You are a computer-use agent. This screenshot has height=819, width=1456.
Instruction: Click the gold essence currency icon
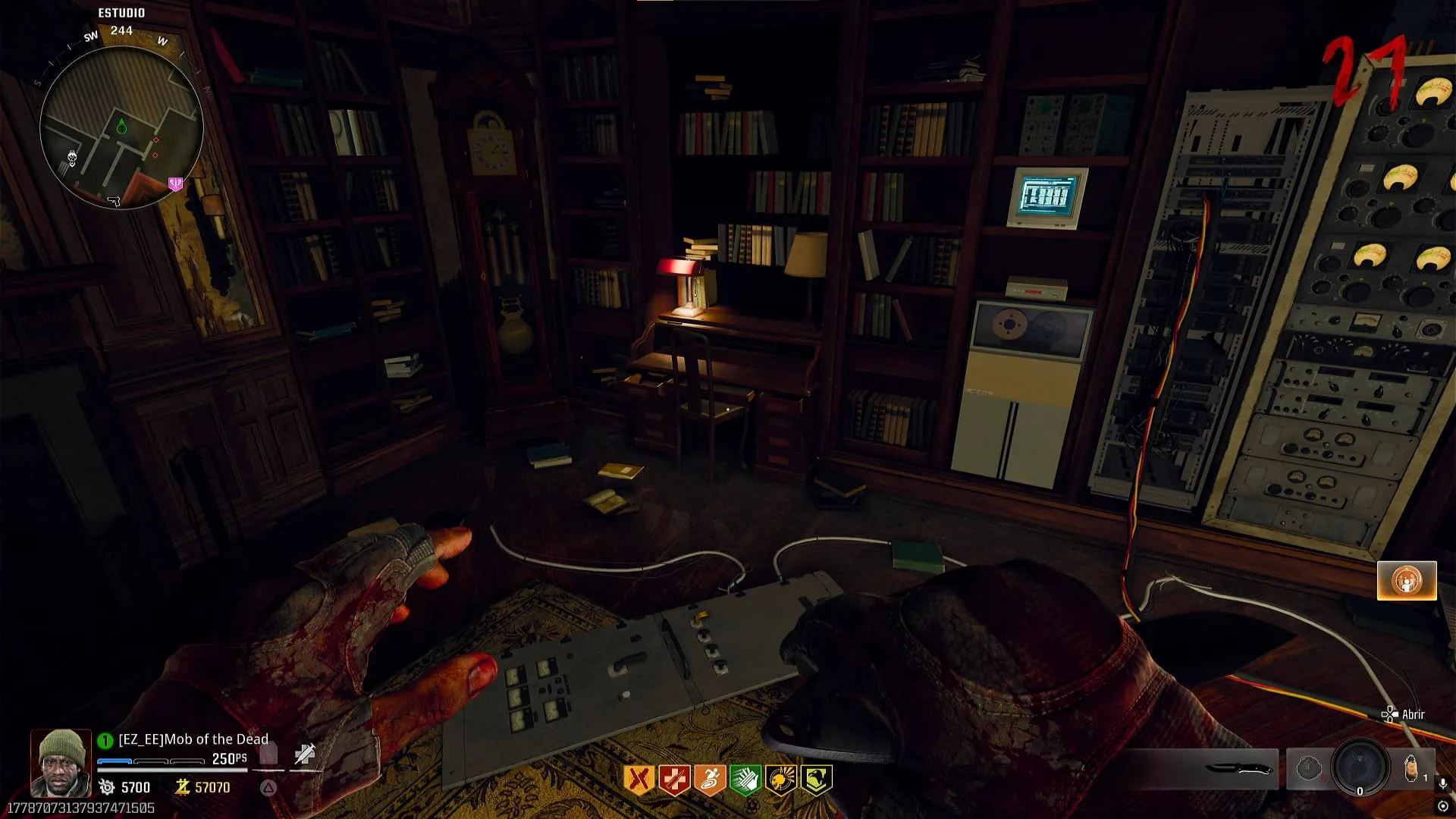[x=182, y=787]
